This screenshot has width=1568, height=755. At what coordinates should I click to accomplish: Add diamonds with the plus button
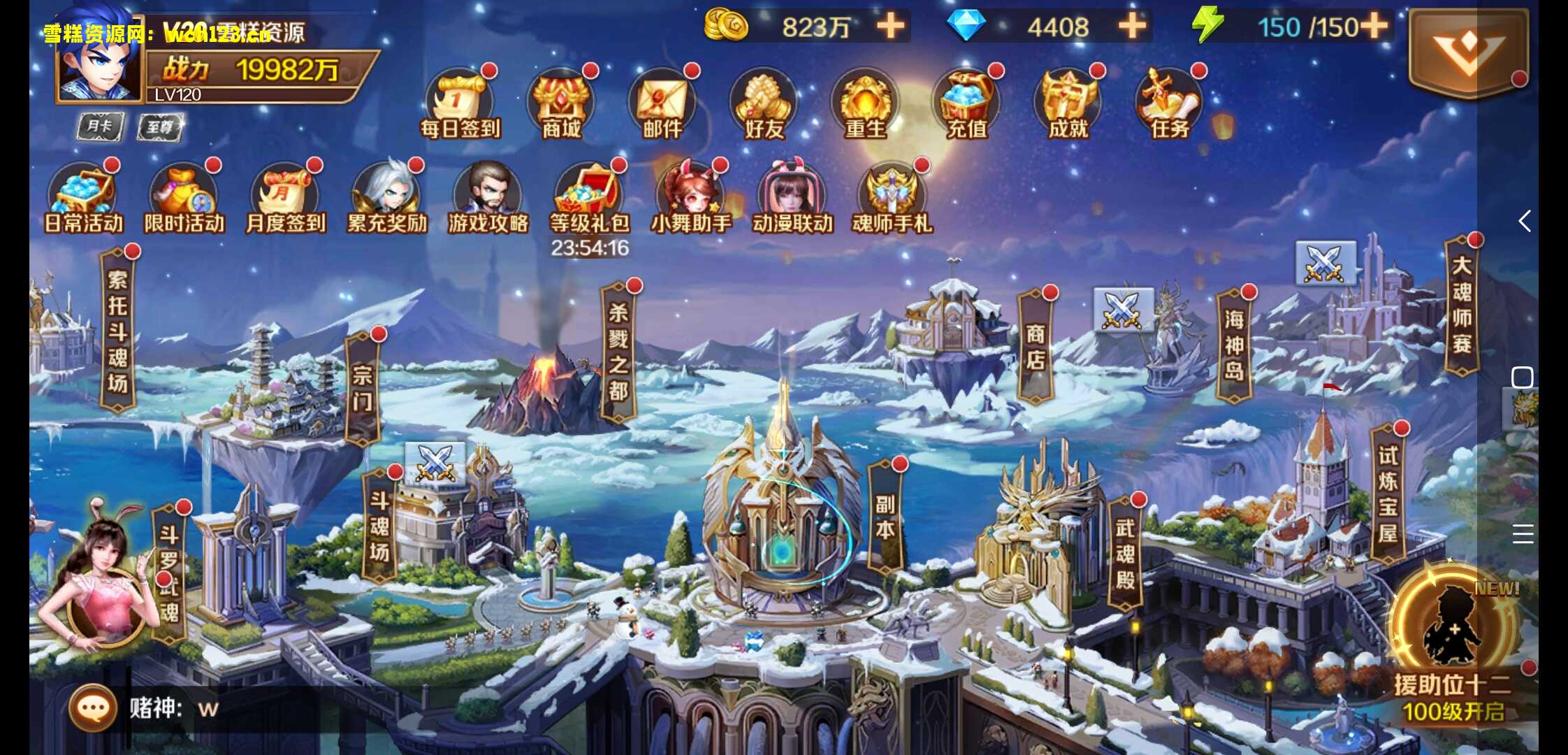pyautogui.click(x=1132, y=27)
